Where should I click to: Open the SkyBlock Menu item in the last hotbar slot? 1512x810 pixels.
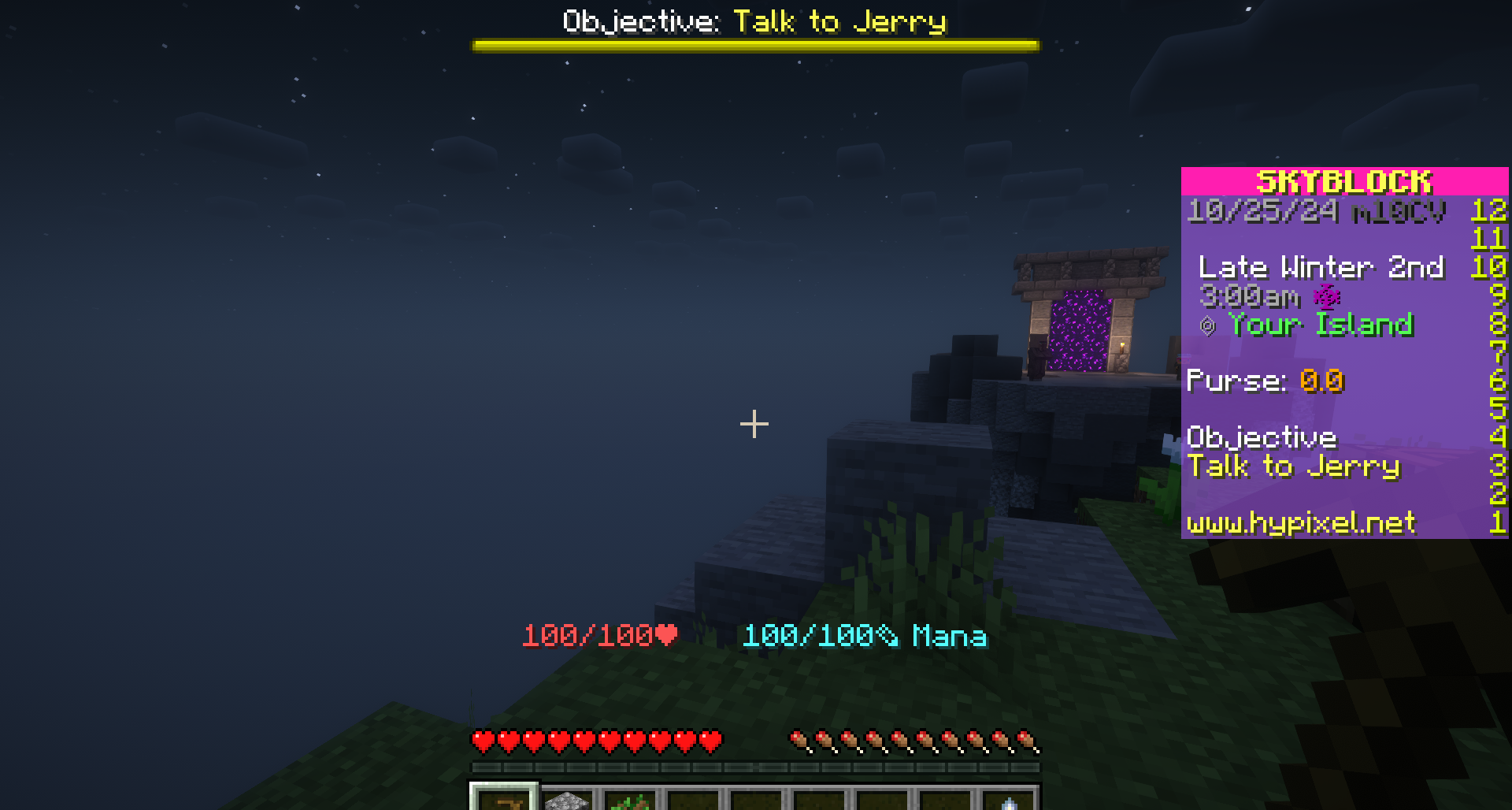coord(1010,804)
